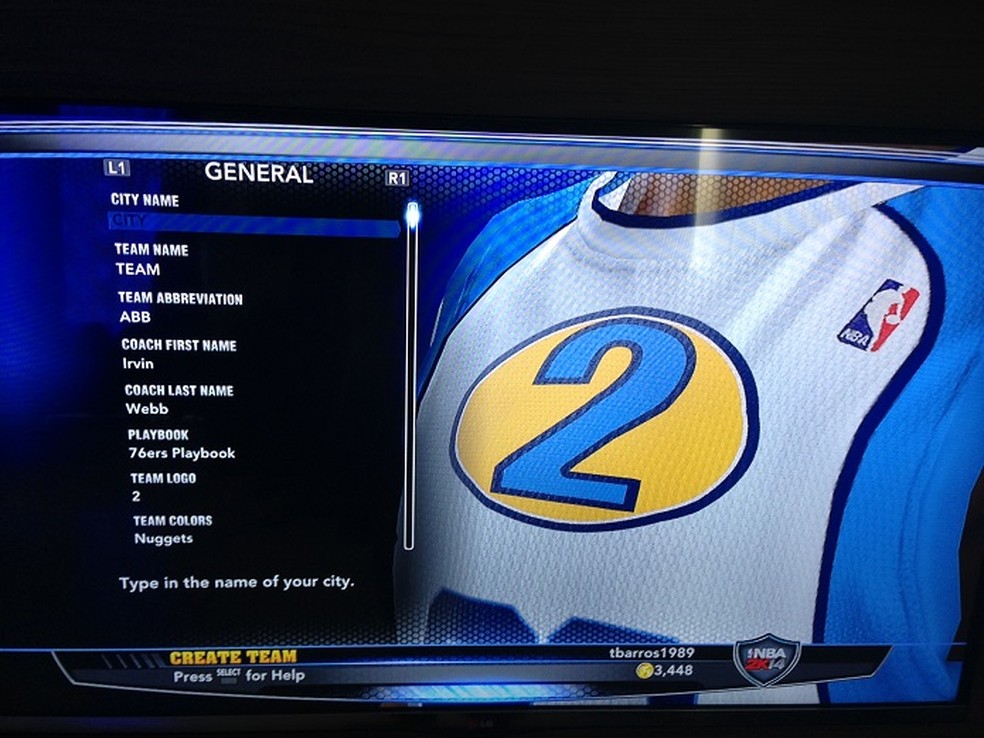Edit the Team Name field

138,269
